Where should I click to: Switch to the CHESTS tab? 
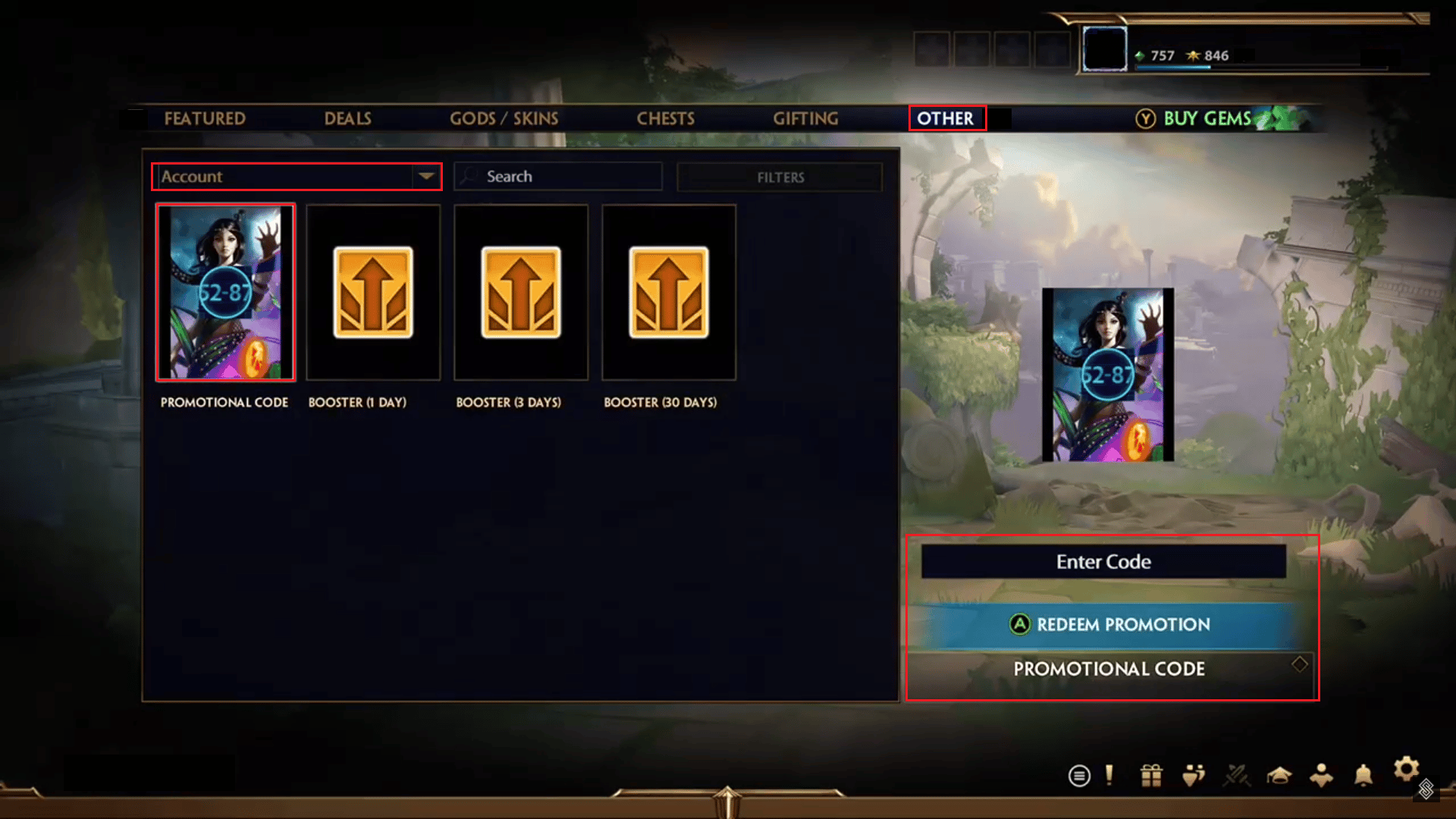pyautogui.click(x=666, y=118)
